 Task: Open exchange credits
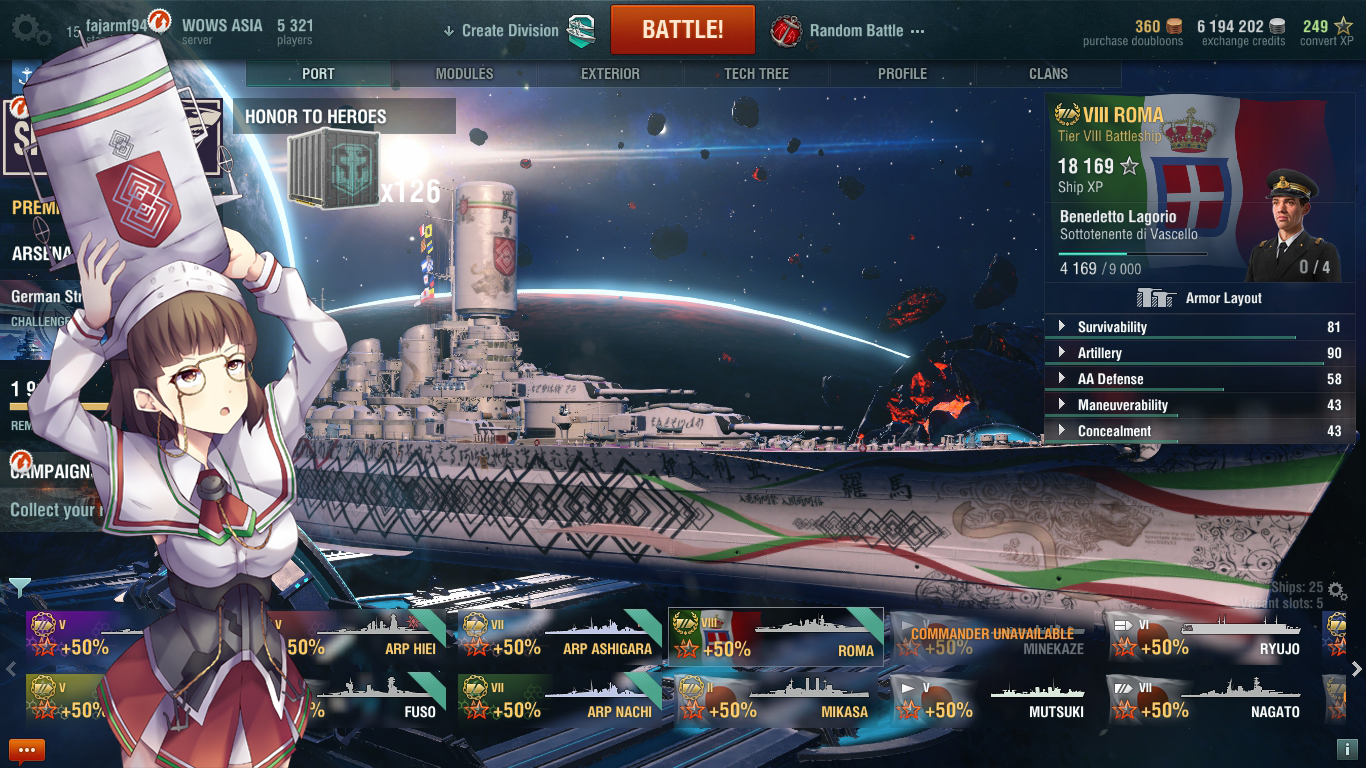pos(1243,32)
